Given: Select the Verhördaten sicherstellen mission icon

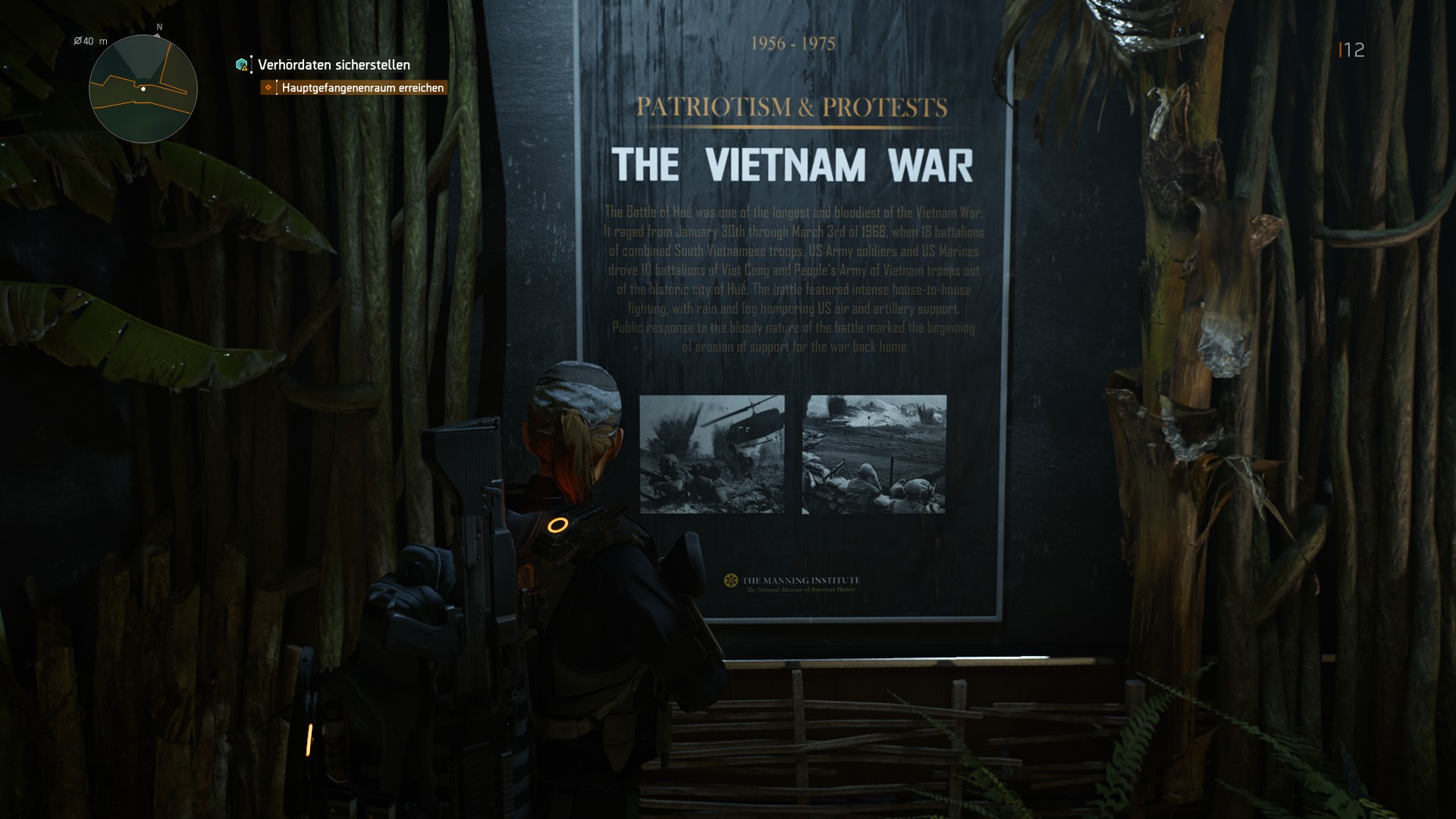Looking at the screenshot, I should pos(241,66).
